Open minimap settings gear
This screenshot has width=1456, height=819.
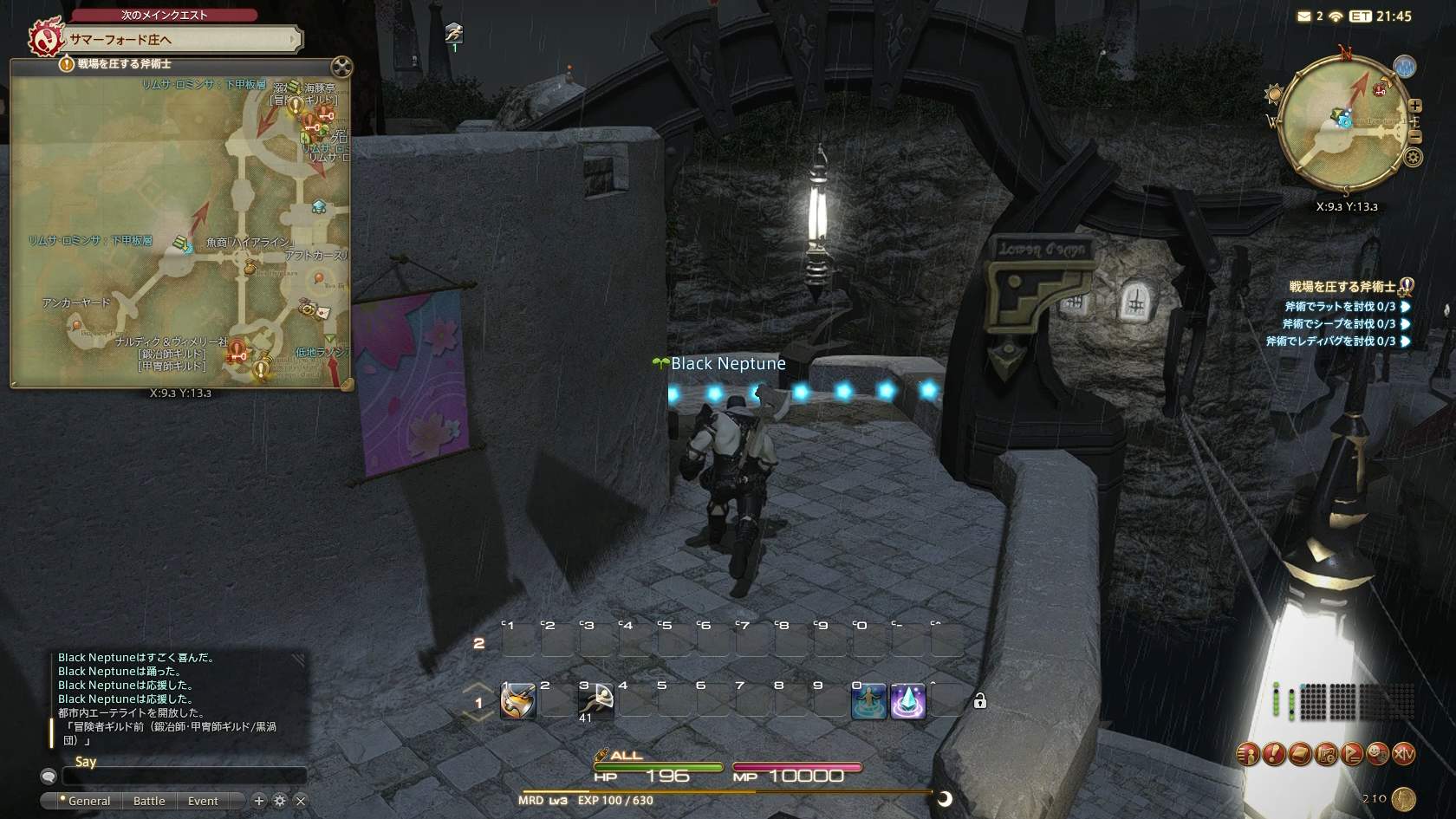(x=1414, y=158)
